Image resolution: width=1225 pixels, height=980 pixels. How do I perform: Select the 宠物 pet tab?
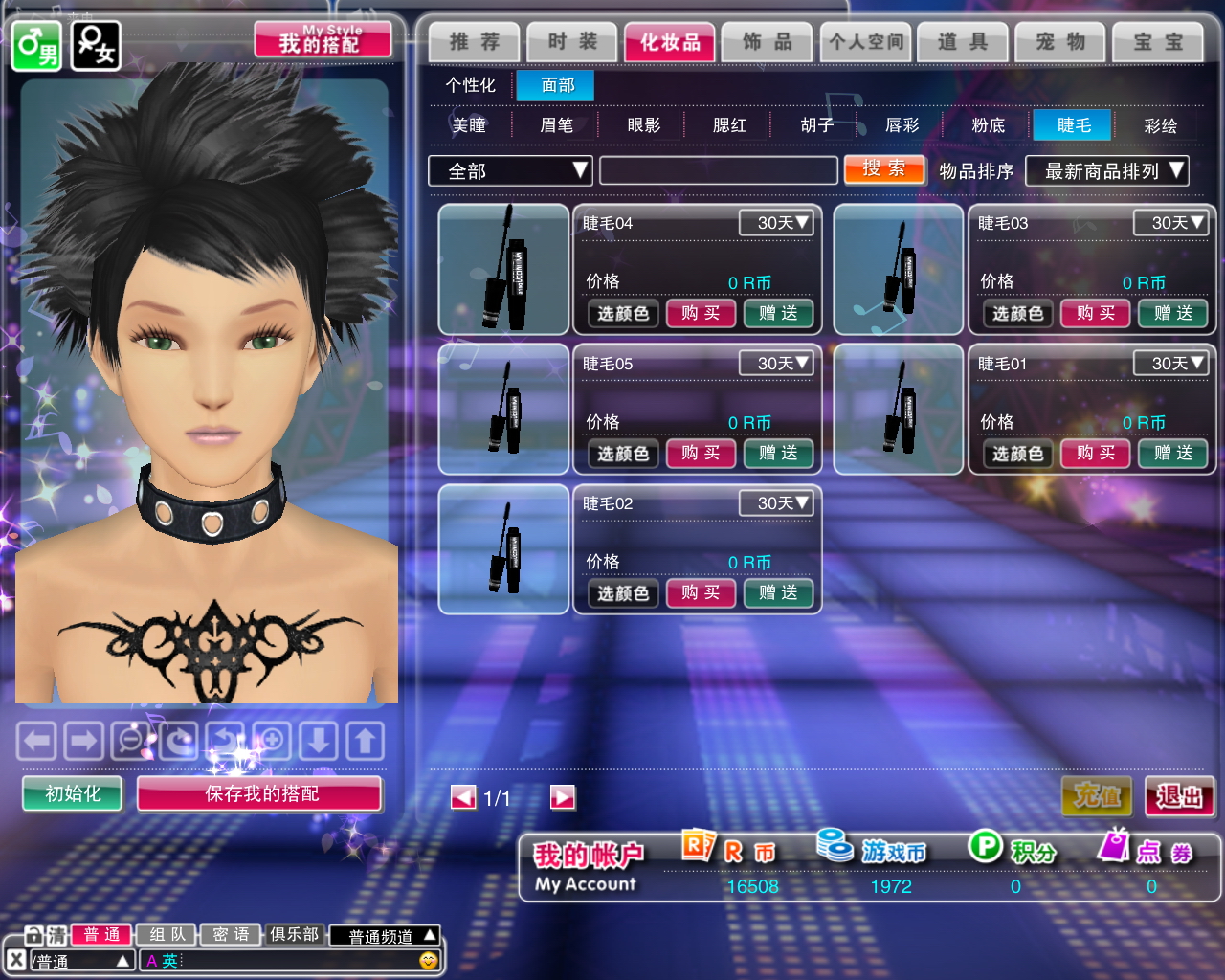click(1059, 42)
